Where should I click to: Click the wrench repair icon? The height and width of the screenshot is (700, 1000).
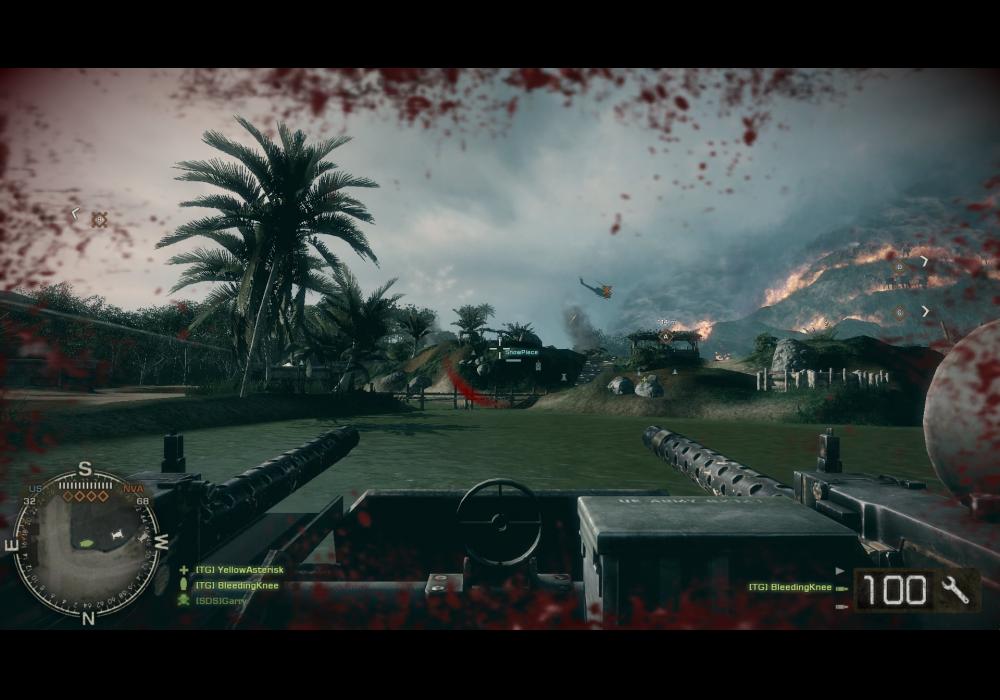pyautogui.click(x=956, y=590)
